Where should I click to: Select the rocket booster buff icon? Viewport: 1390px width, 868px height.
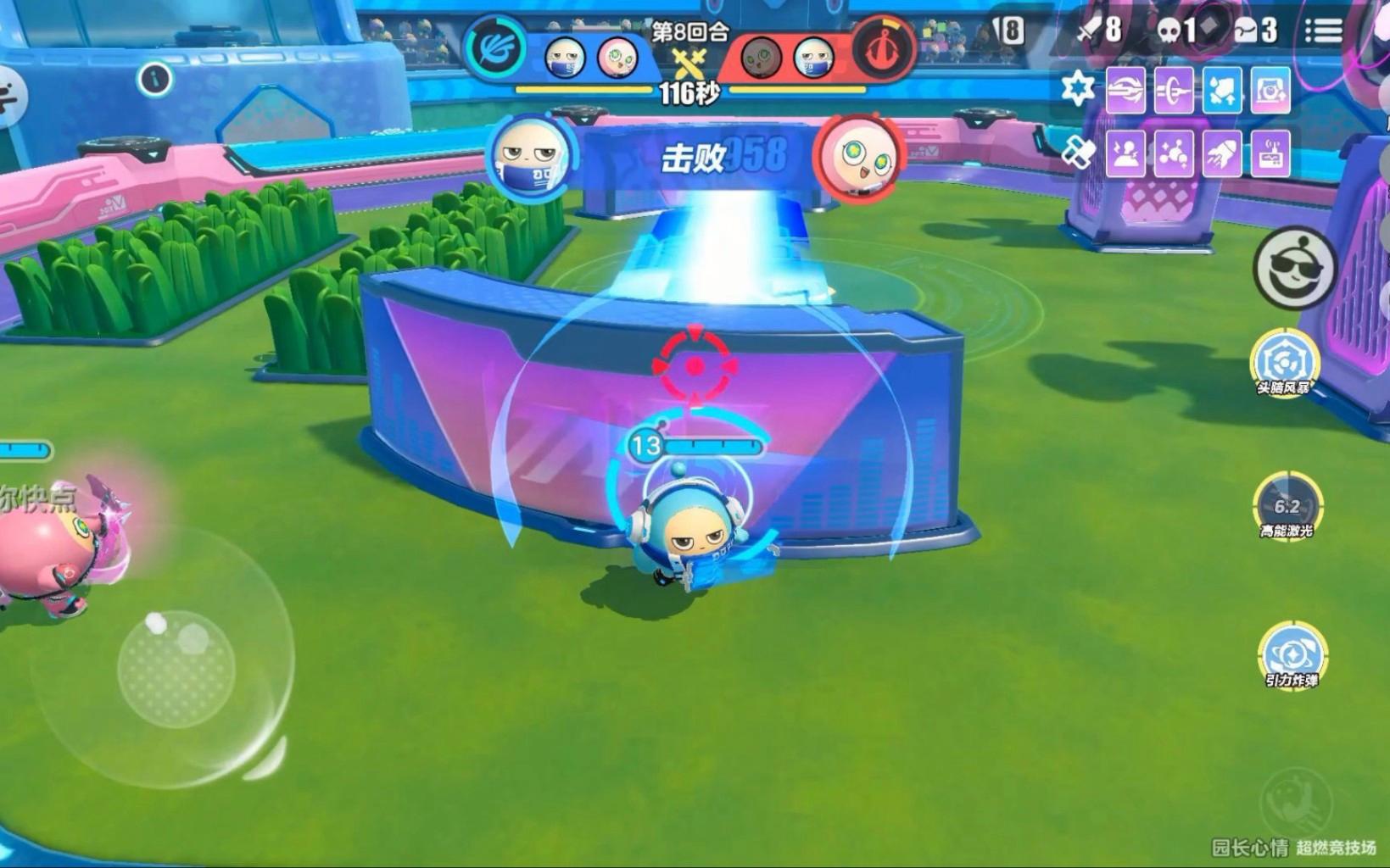[1221, 153]
